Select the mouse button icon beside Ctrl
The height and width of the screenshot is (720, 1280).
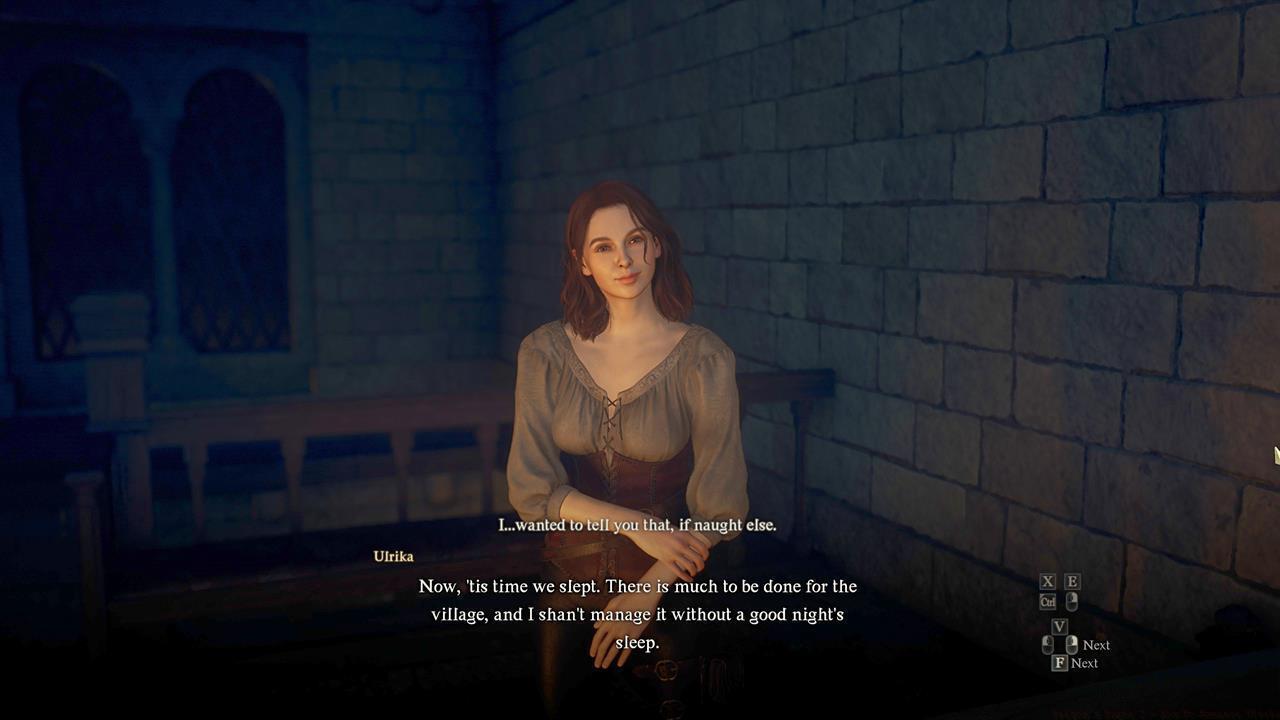[x=1072, y=601]
